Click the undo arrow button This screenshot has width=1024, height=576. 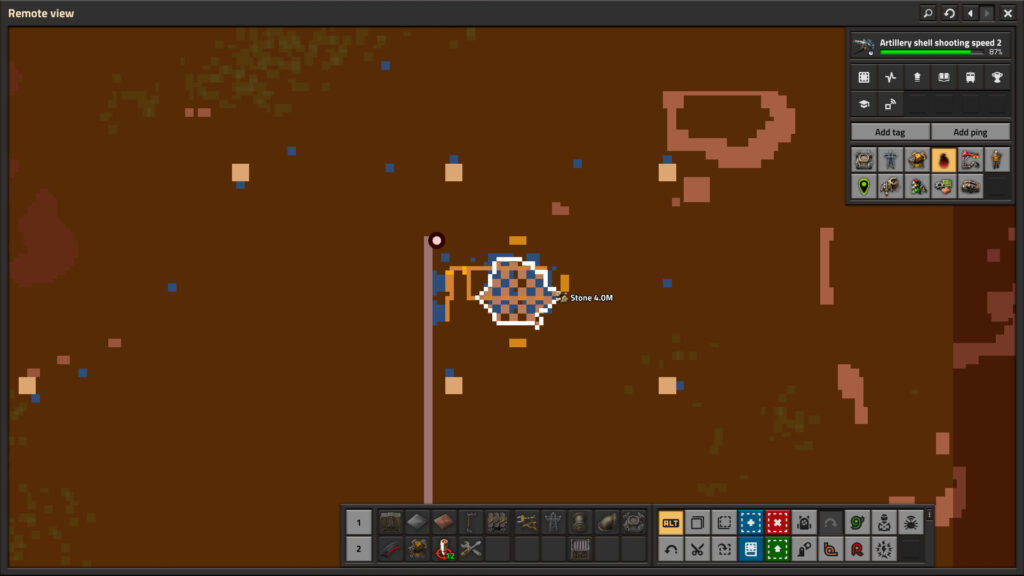tap(670, 549)
